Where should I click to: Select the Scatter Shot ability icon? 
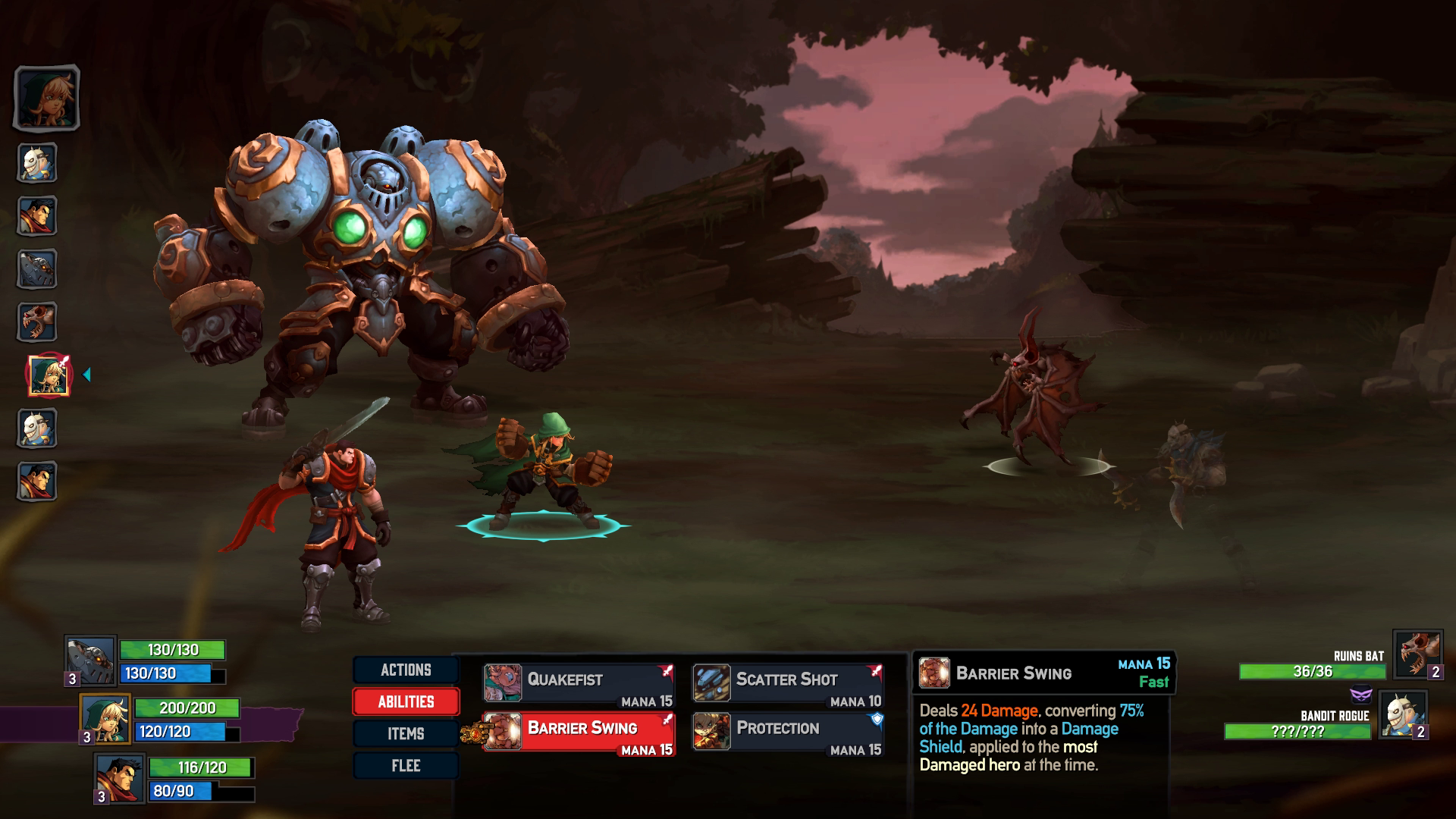(711, 683)
